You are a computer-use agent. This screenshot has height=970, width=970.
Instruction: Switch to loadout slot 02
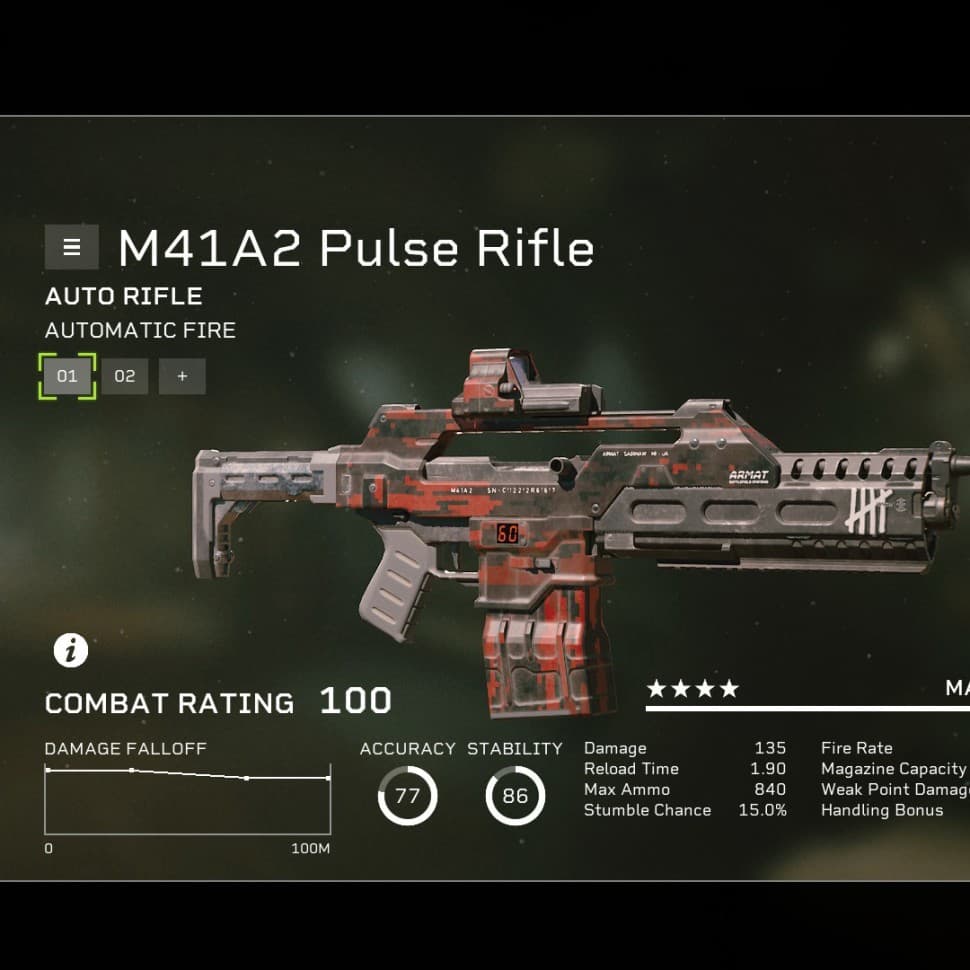(125, 376)
